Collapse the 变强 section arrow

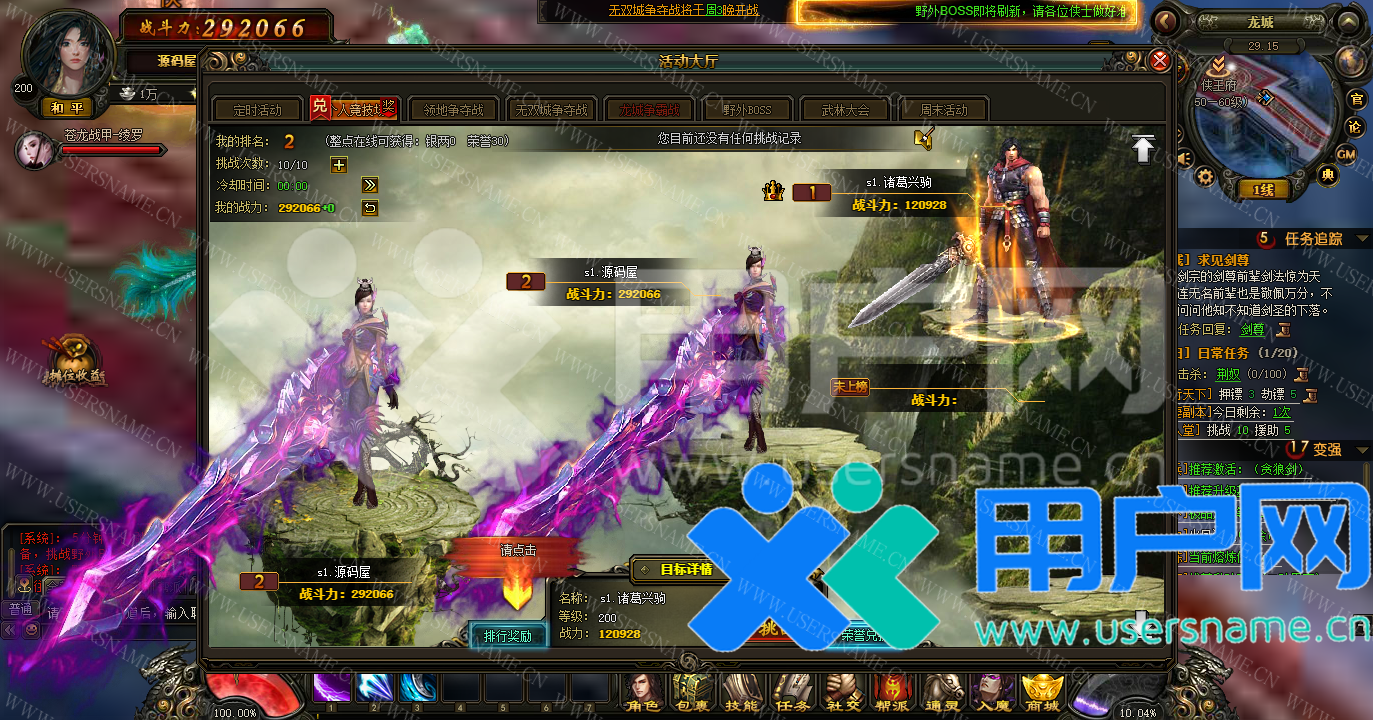[x=1360, y=448]
